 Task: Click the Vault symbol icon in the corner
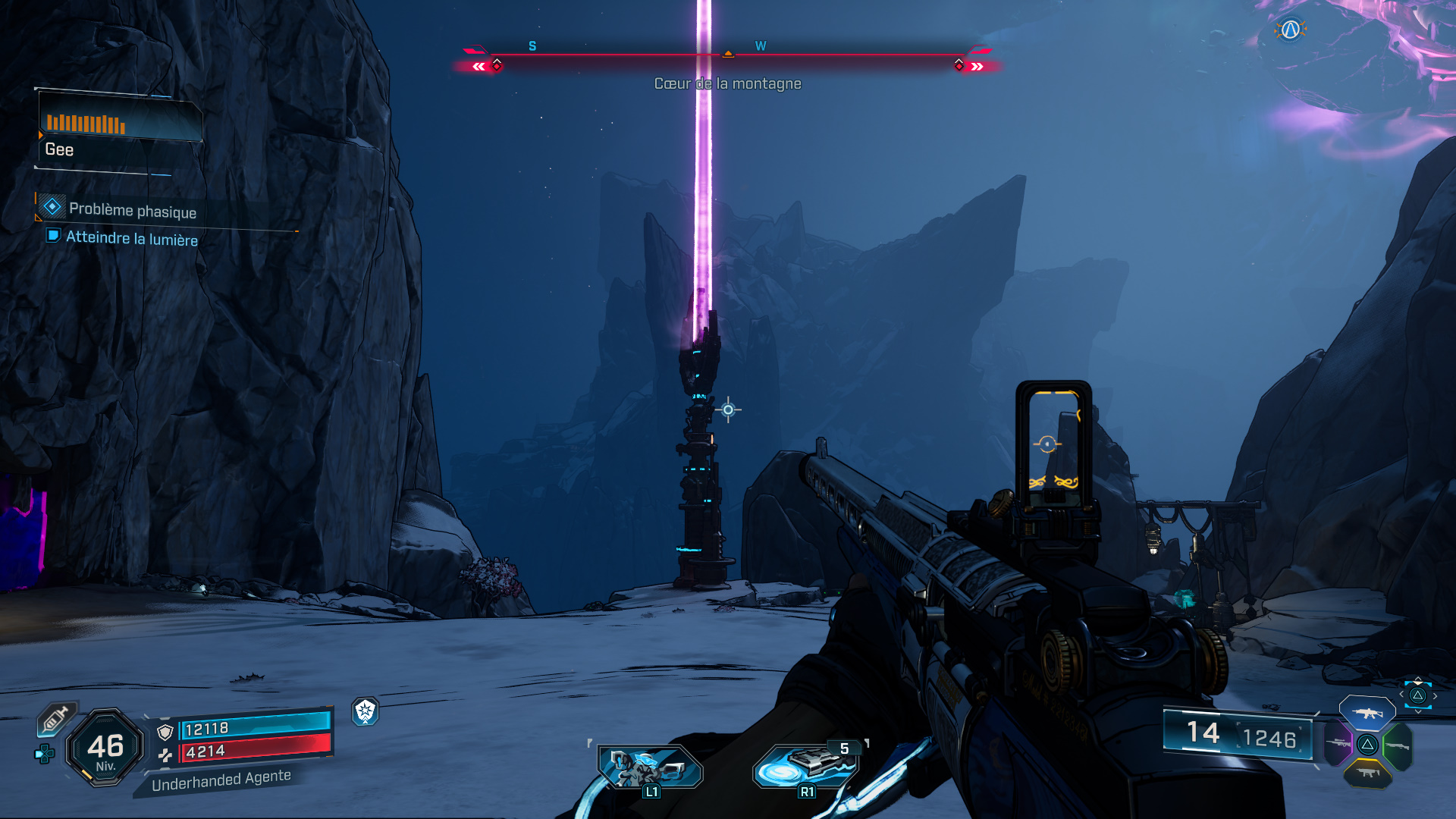click(x=1290, y=30)
